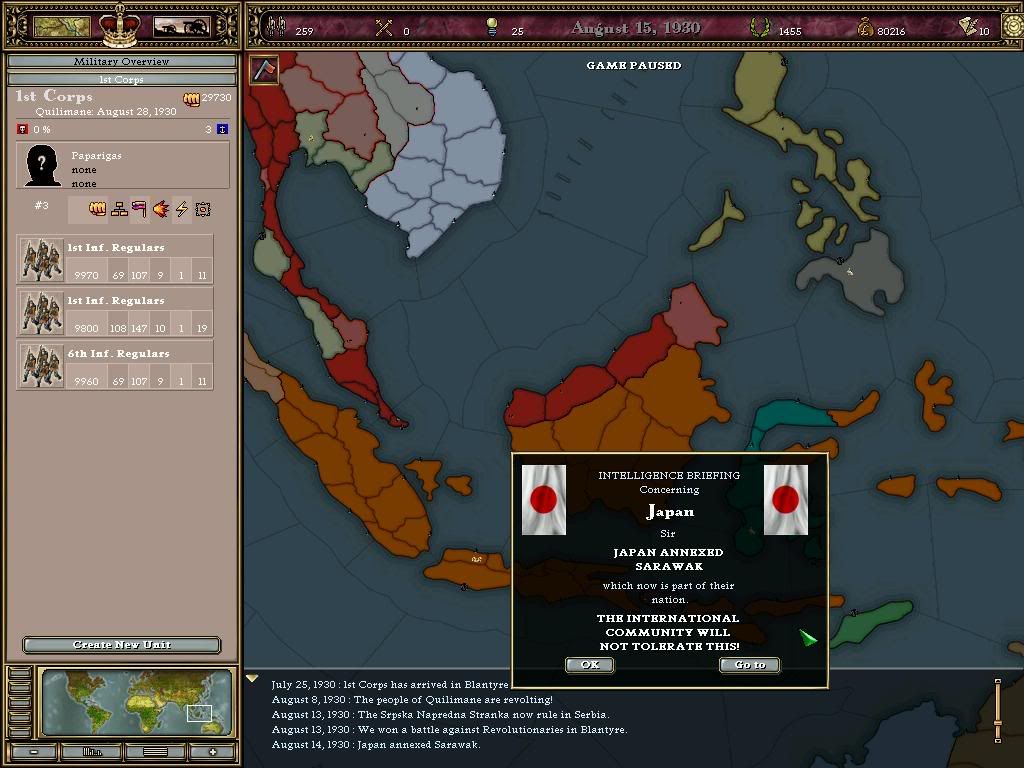Select the 1st Corps header bar

point(121,79)
